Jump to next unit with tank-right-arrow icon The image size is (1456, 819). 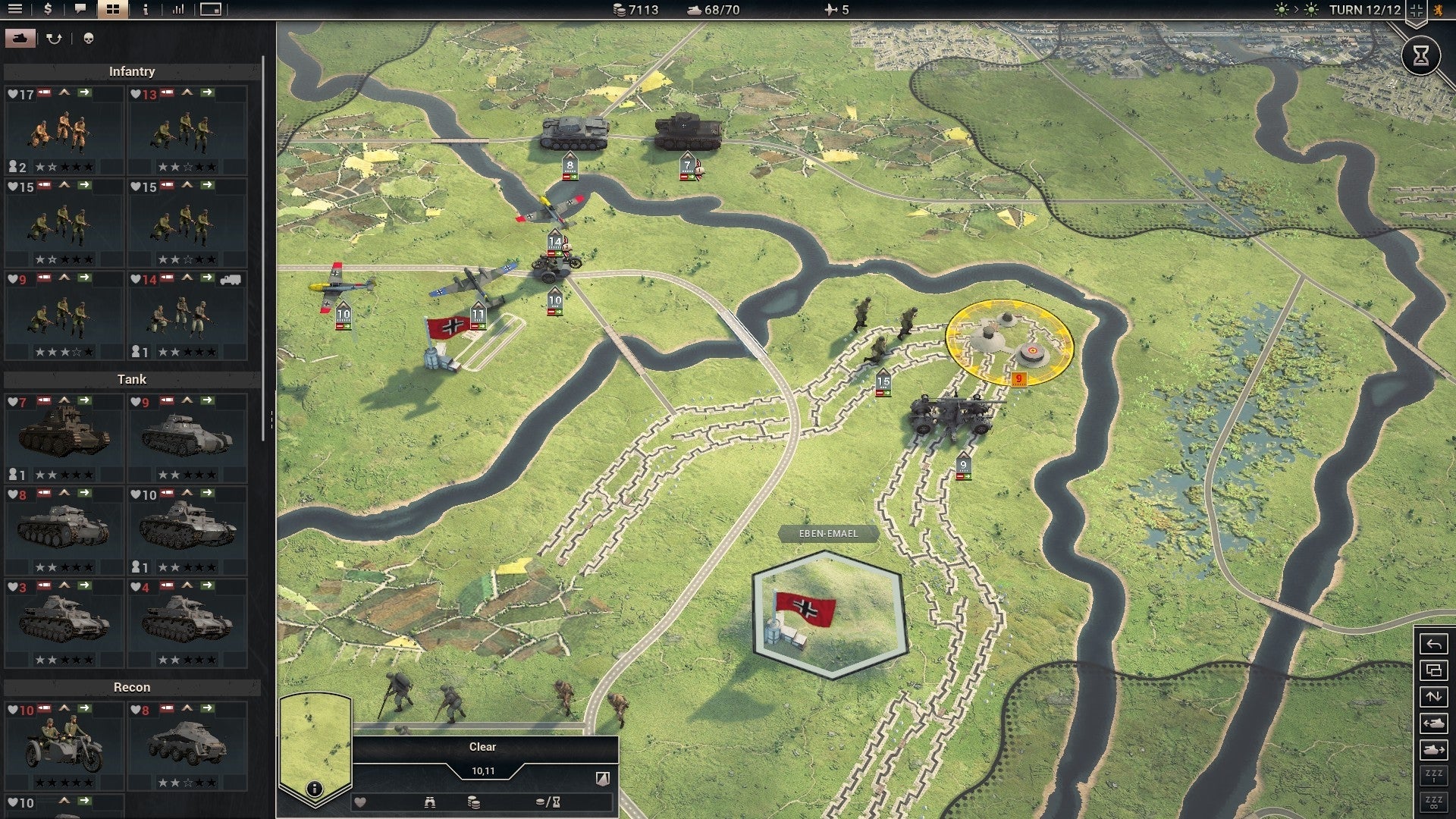(1433, 748)
